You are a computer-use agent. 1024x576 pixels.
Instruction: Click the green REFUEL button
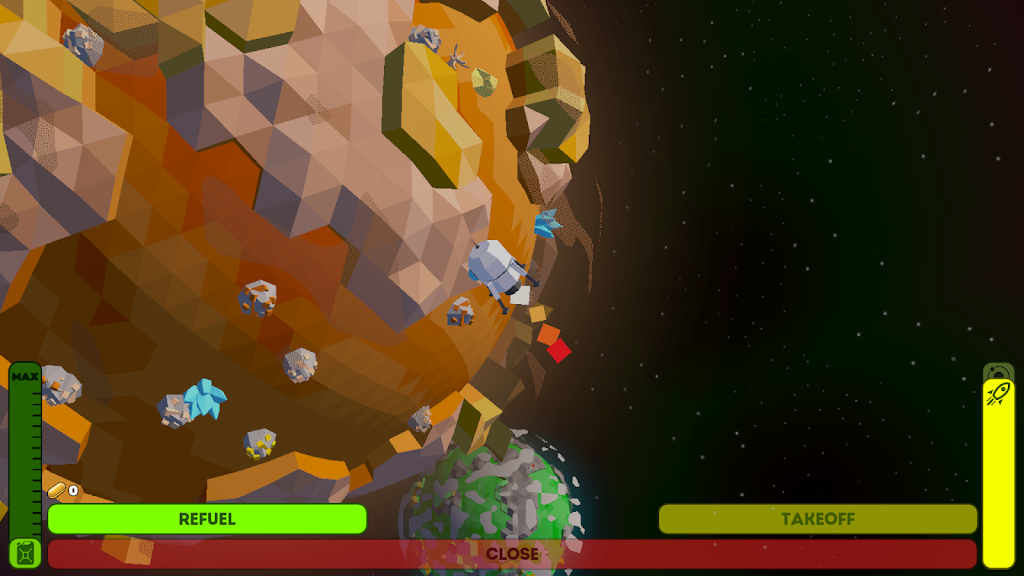click(x=207, y=519)
